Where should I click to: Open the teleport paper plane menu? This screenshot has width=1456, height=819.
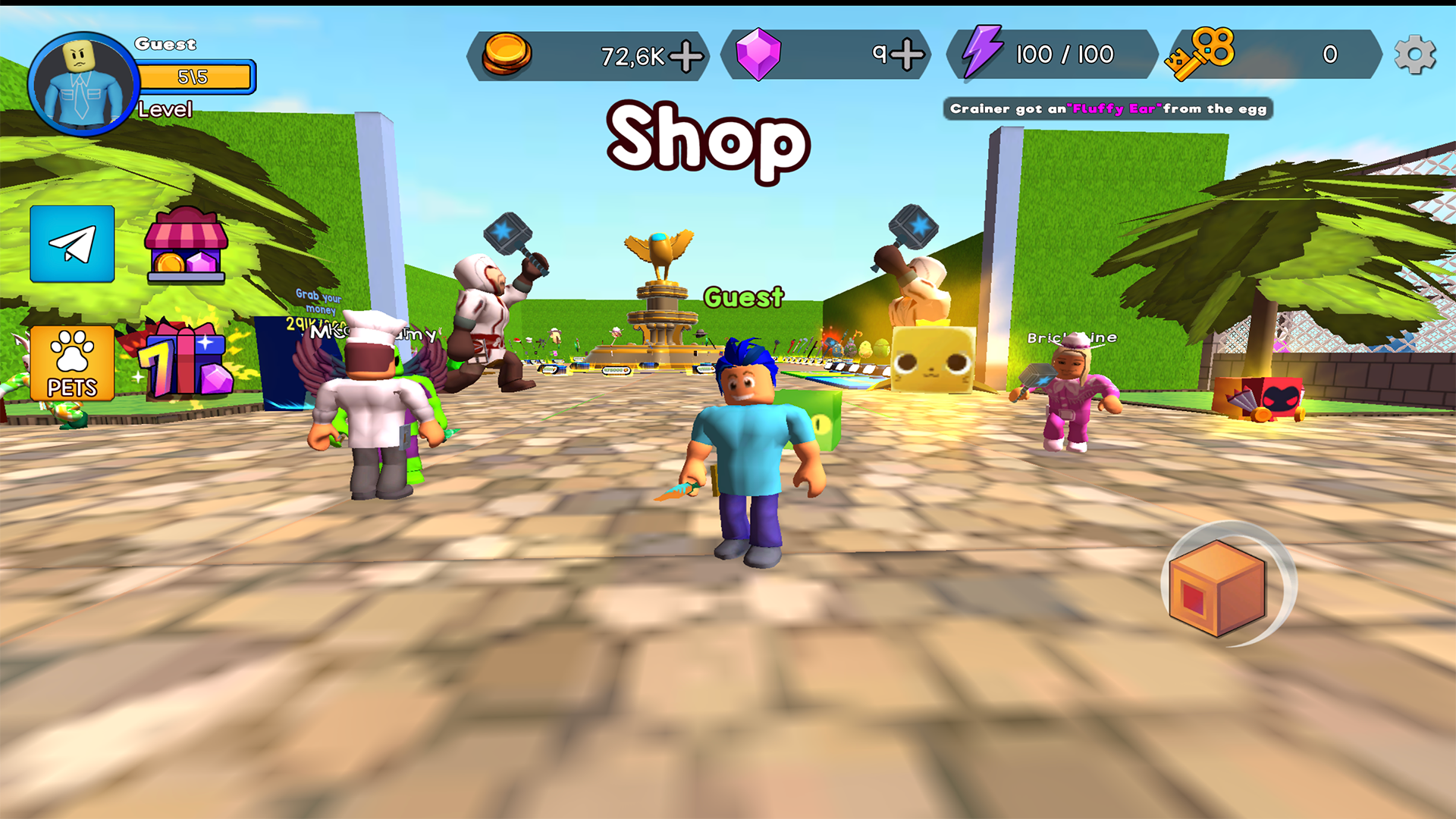pos(71,245)
